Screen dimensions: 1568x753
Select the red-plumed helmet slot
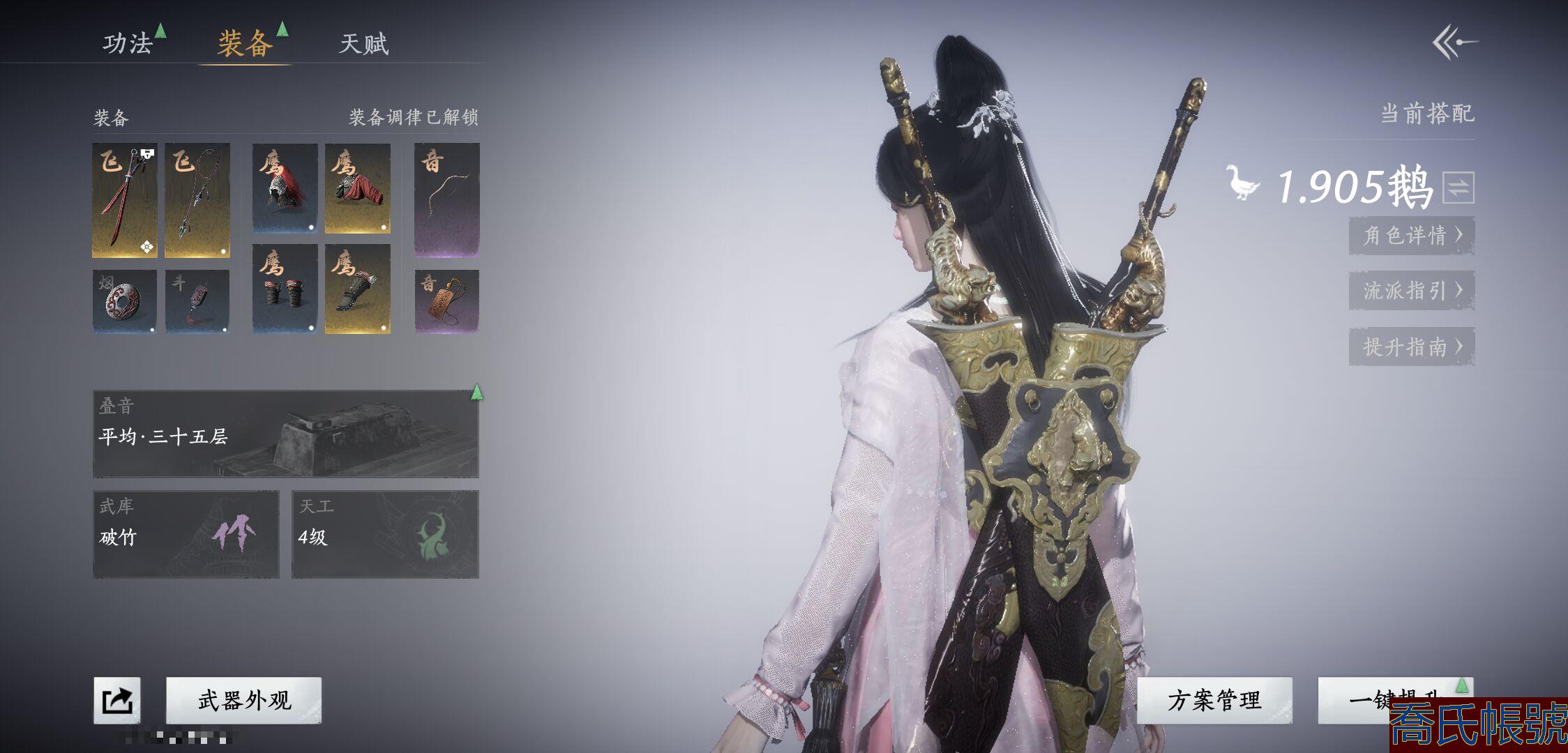[285, 188]
